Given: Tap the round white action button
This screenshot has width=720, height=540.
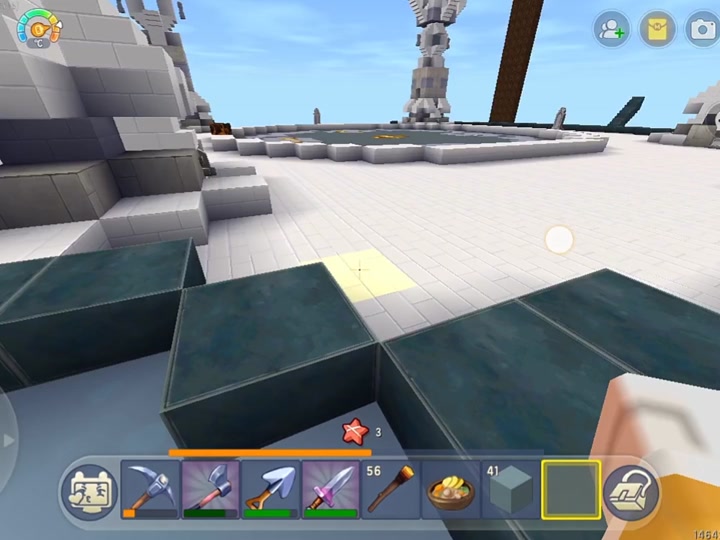Looking at the screenshot, I should pyautogui.click(x=559, y=240).
